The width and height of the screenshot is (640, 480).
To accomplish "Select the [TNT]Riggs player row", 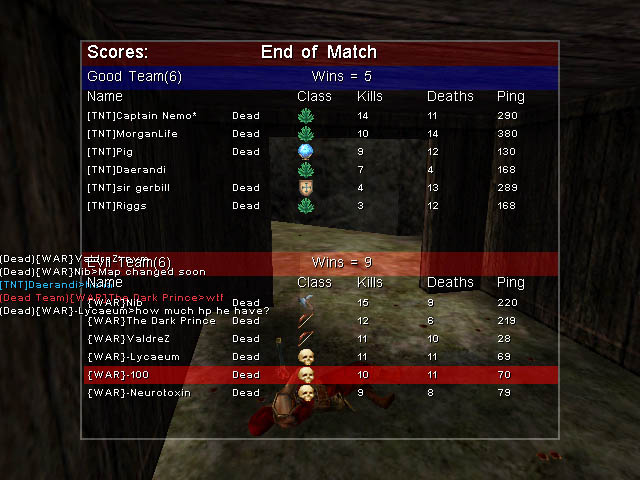I will pos(117,206).
